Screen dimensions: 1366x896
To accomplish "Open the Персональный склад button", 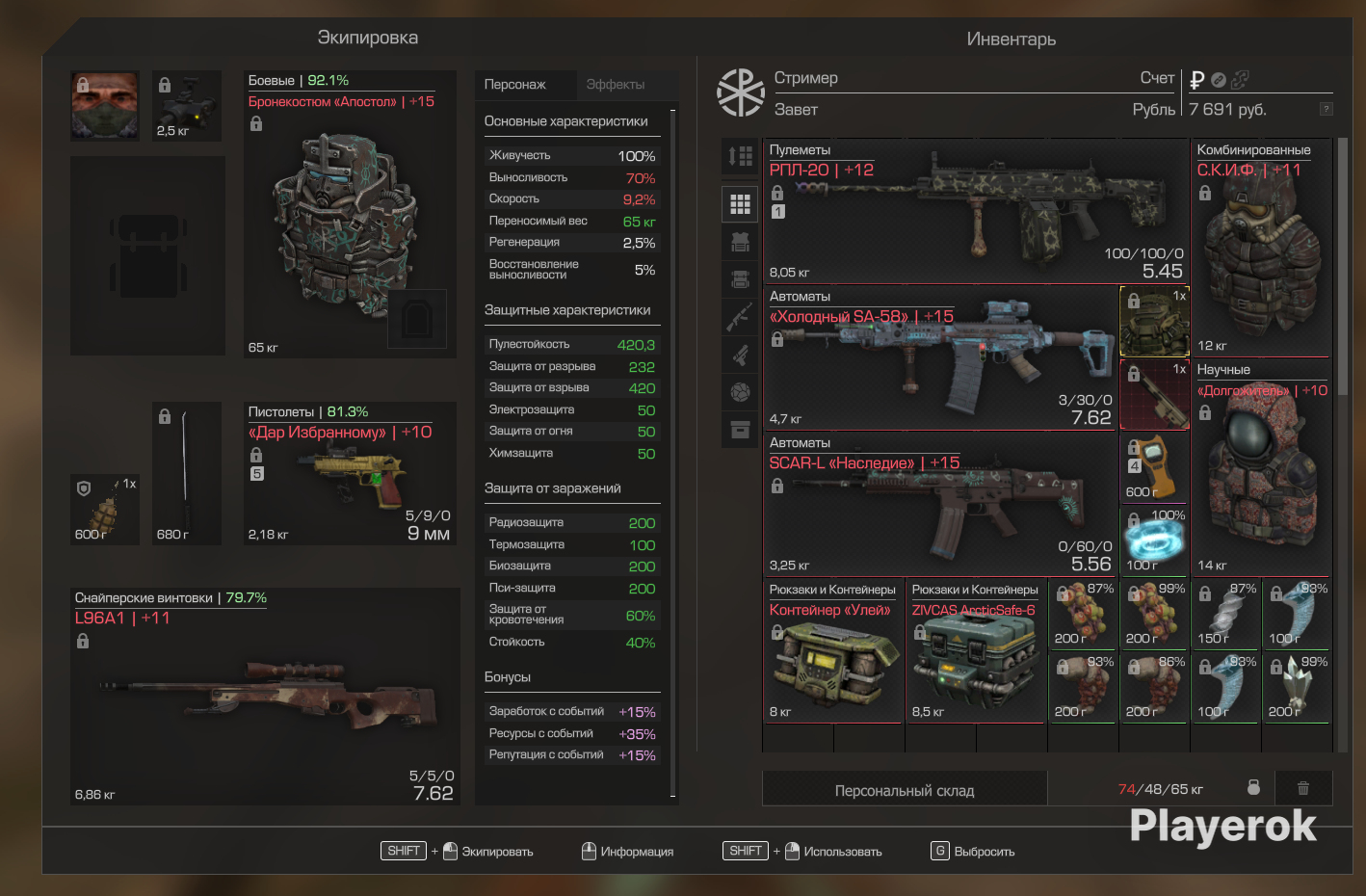I will pos(904,790).
